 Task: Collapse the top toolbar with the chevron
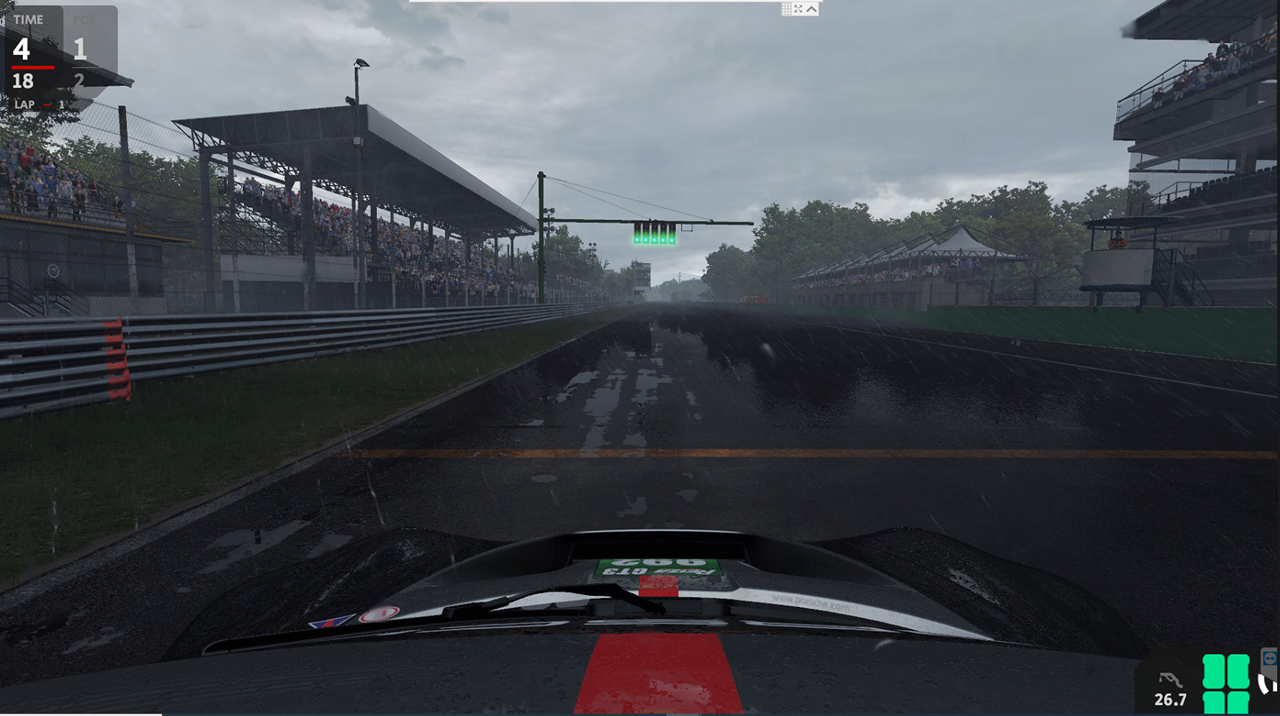tap(811, 9)
